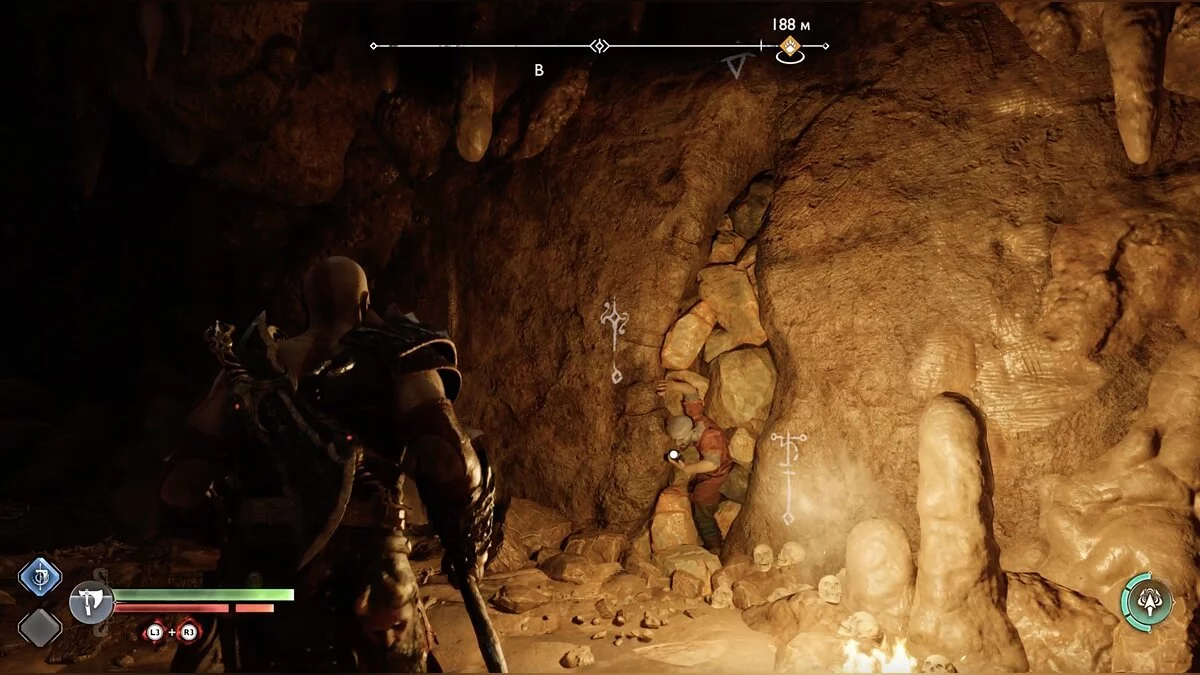Choose the Leviathan axe weapon icon
Viewport: 1200px width, 675px height.
tap(91, 603)
